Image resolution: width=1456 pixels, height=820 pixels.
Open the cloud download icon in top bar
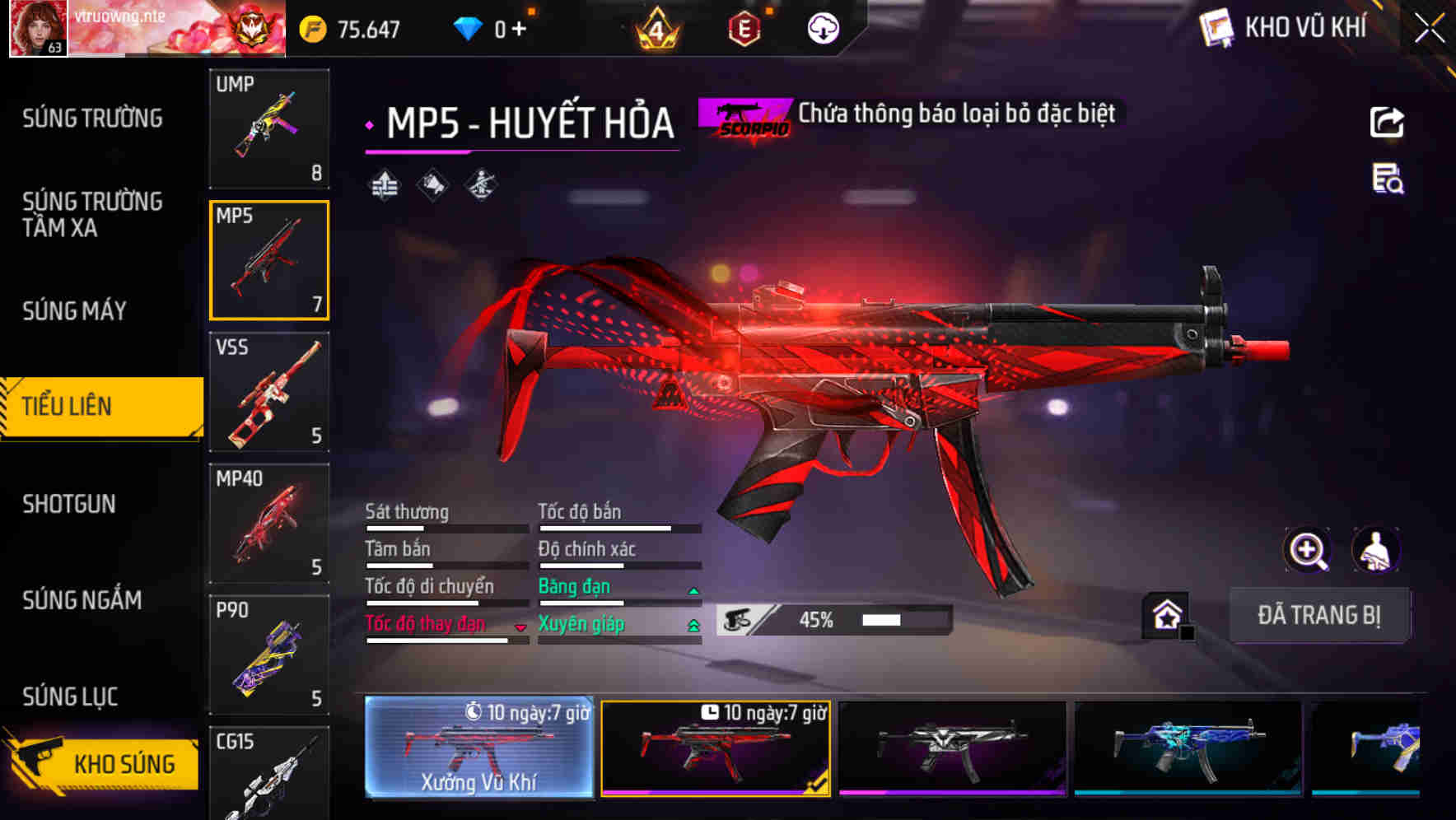point(823,27)
